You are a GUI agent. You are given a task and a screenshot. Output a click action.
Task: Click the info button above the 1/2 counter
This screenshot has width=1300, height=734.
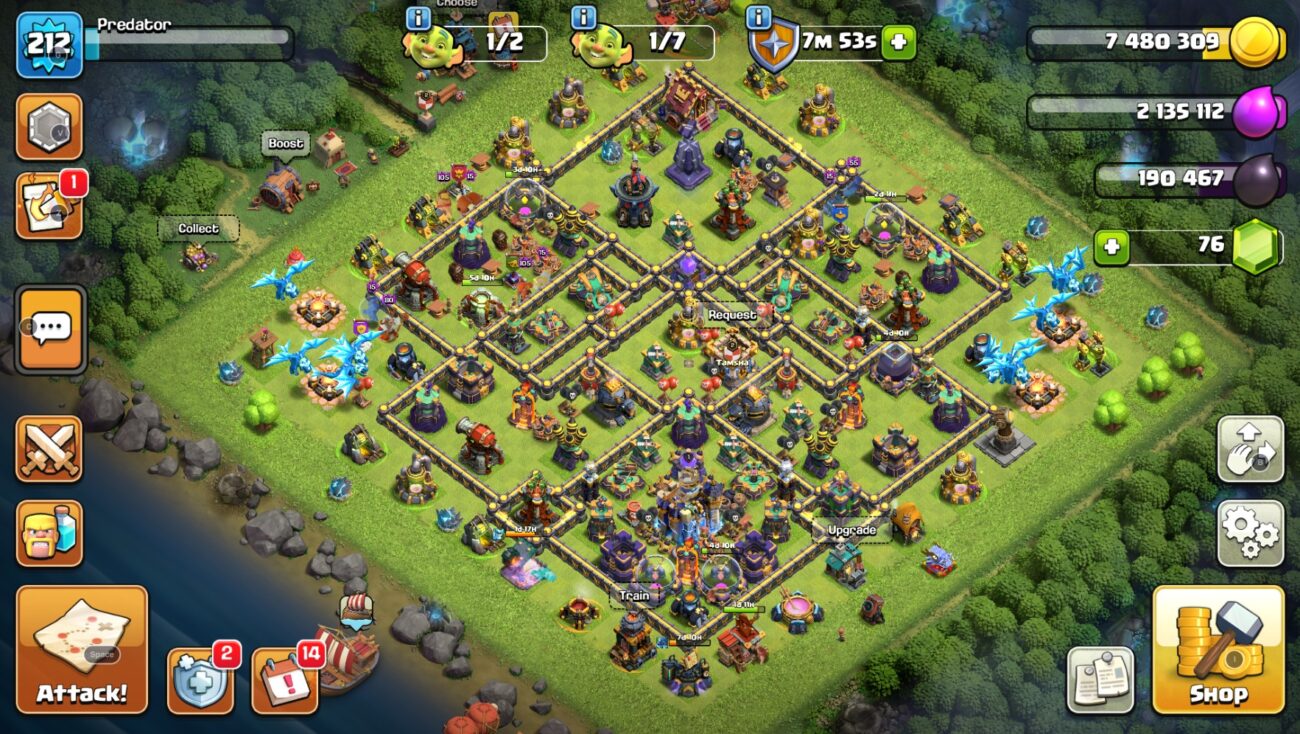418,17
